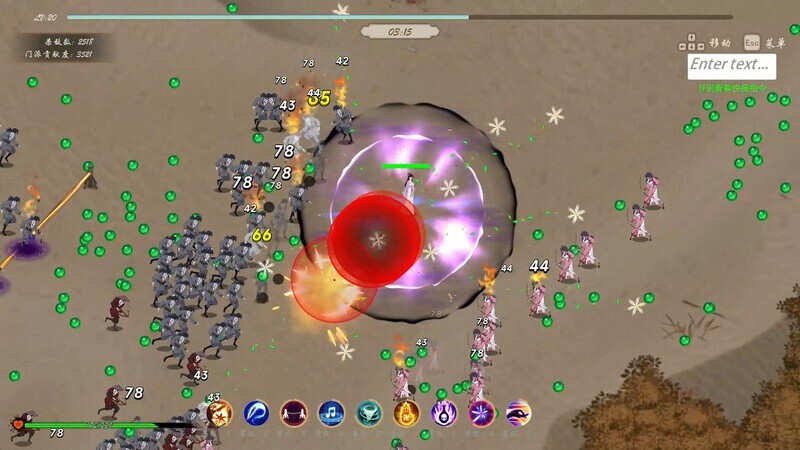The image size is (800, 450).
Task: Use the blue crescent slash skill
Action: pyautogui.click(x=256, y=411)
